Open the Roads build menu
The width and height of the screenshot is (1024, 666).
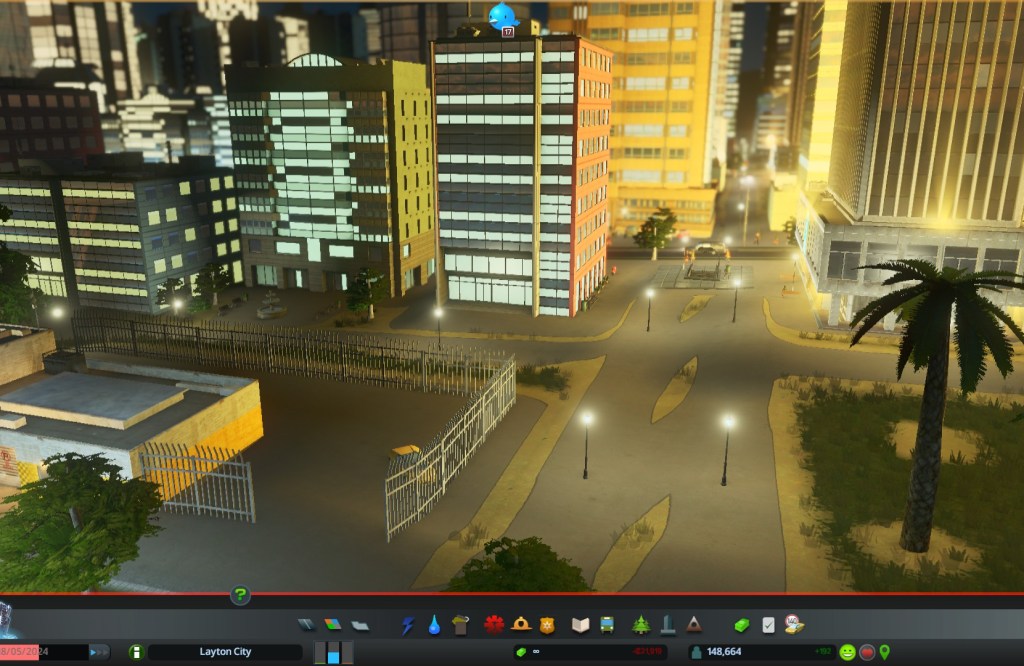[x=307, y=625]
